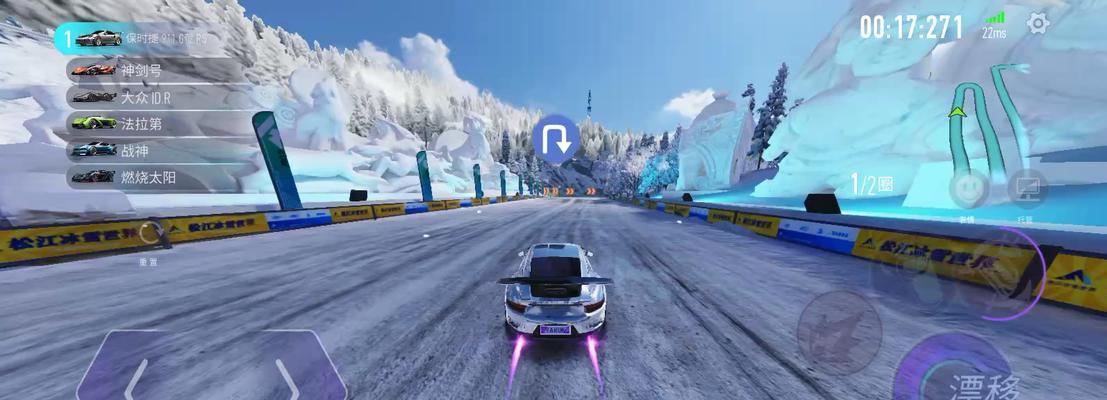Tap the reset (重置) car button
Image resolution: width=1107 pixels, height=400 pixels.
pyautogui.click(x=149, y=236)
